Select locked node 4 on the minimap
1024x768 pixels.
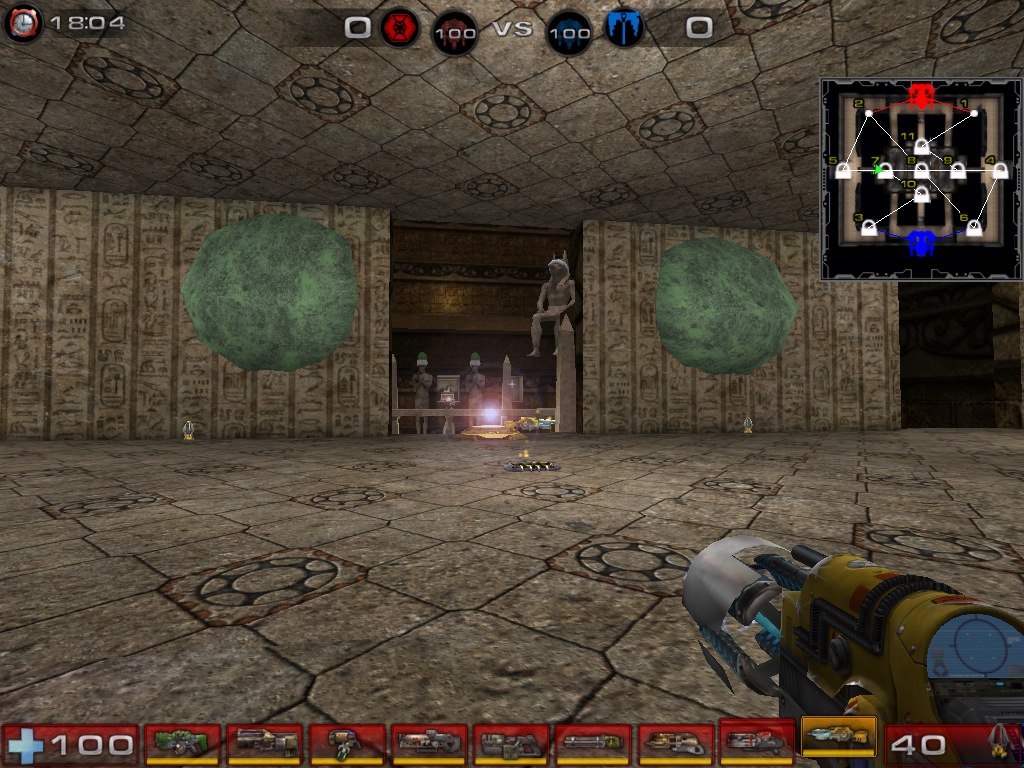coord(999,171)
